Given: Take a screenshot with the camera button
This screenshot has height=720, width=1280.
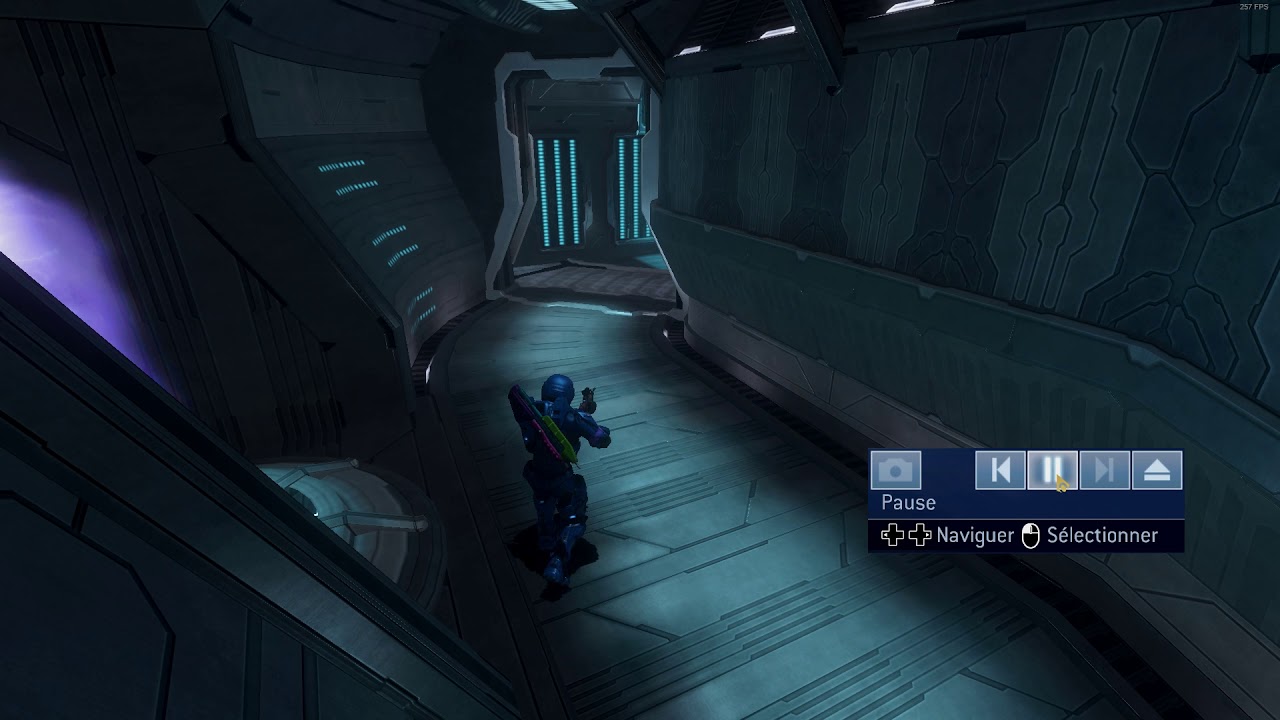Looking at the screenshot, I should click(x=895, y=471).
